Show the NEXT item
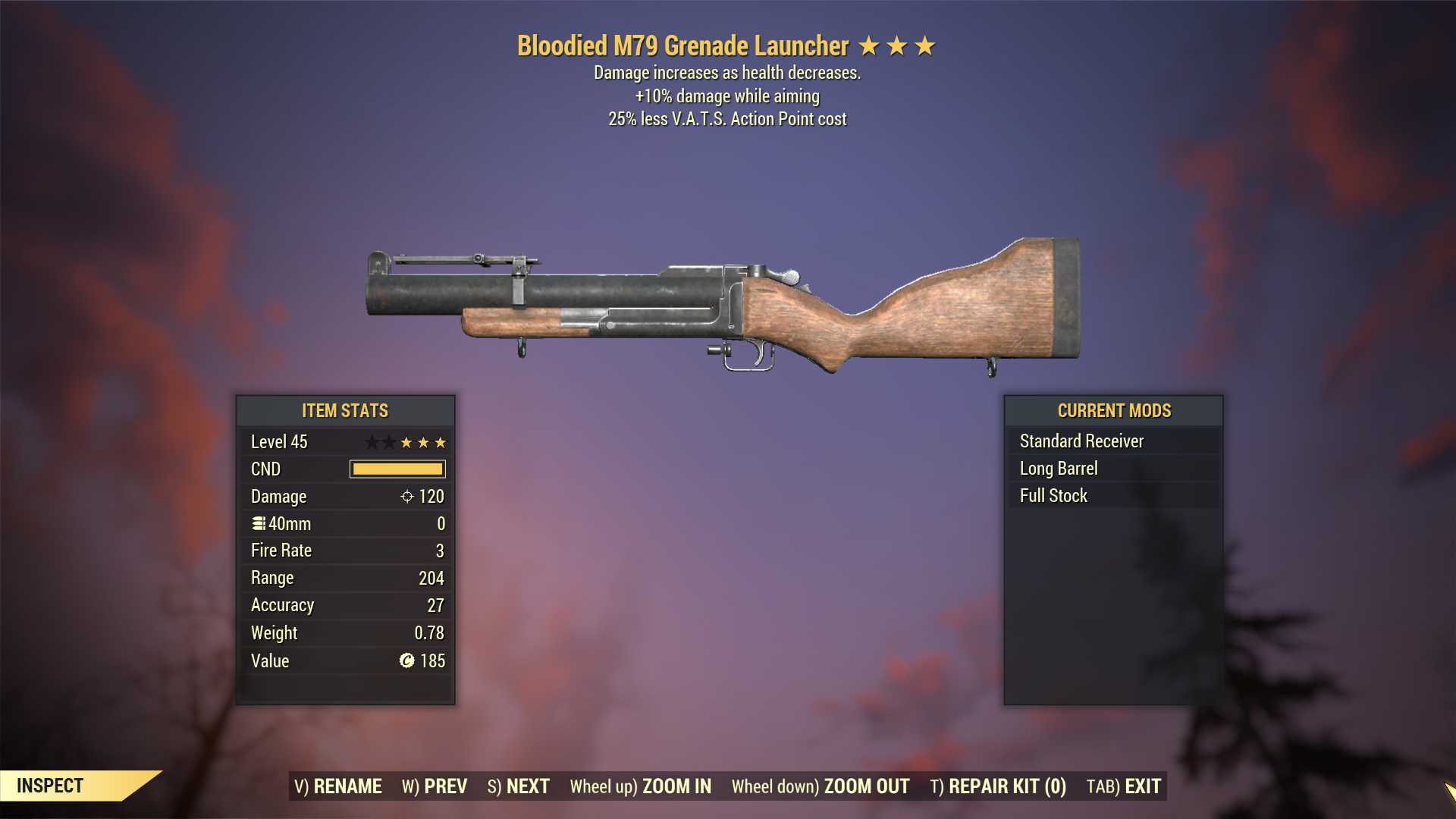The width and height of the screenshot is (1456, 819). pos(519,786)
